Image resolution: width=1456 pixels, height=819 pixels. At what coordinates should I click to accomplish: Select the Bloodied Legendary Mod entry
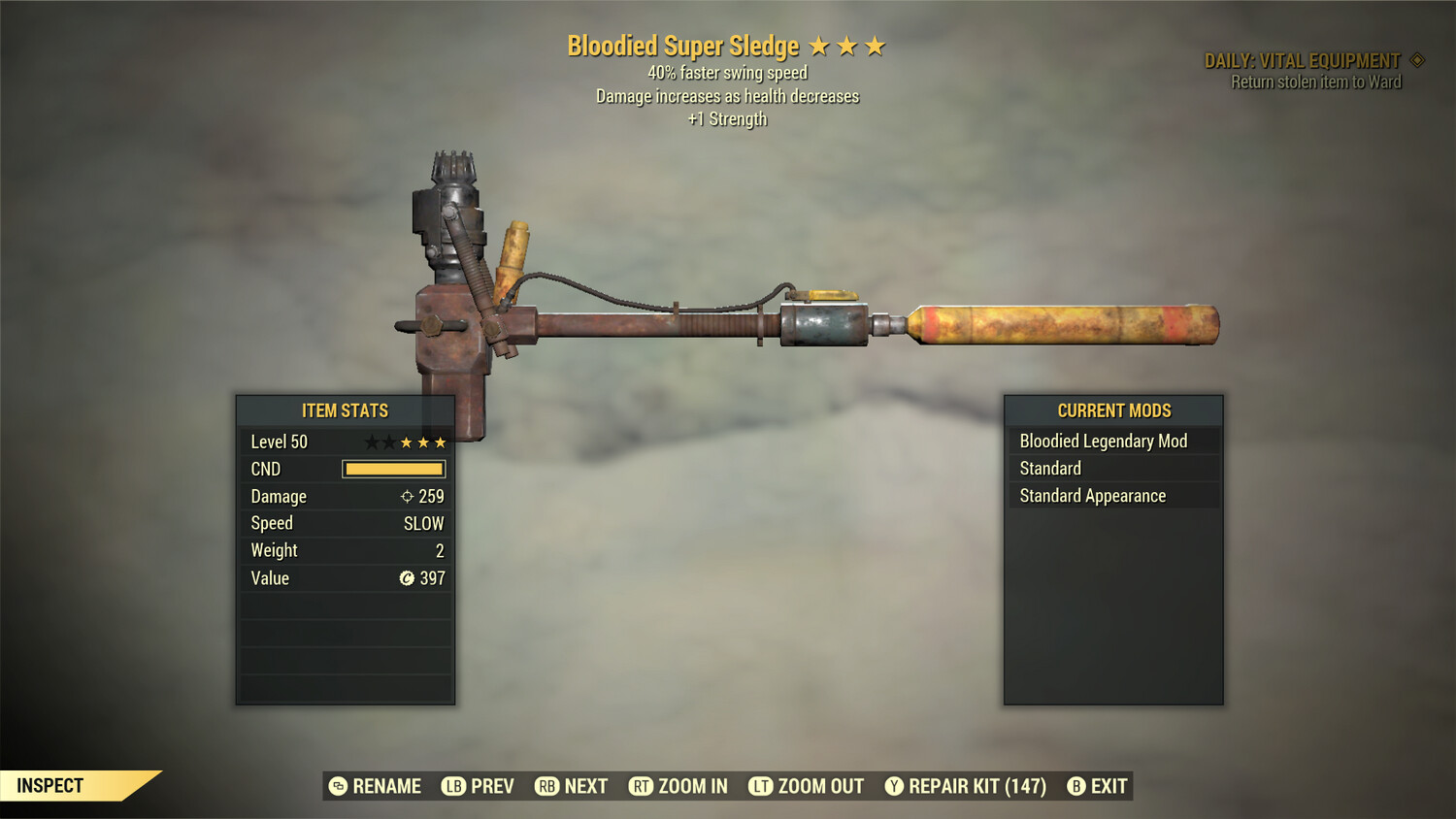tap(1103, 441)
